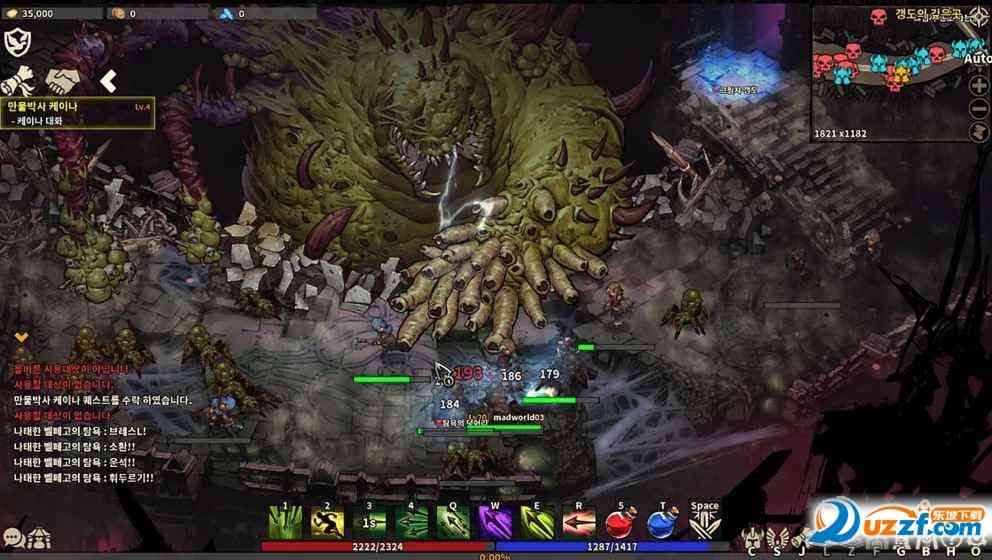Activate the lime green arrow skill on E

click(x=537, y=521)
